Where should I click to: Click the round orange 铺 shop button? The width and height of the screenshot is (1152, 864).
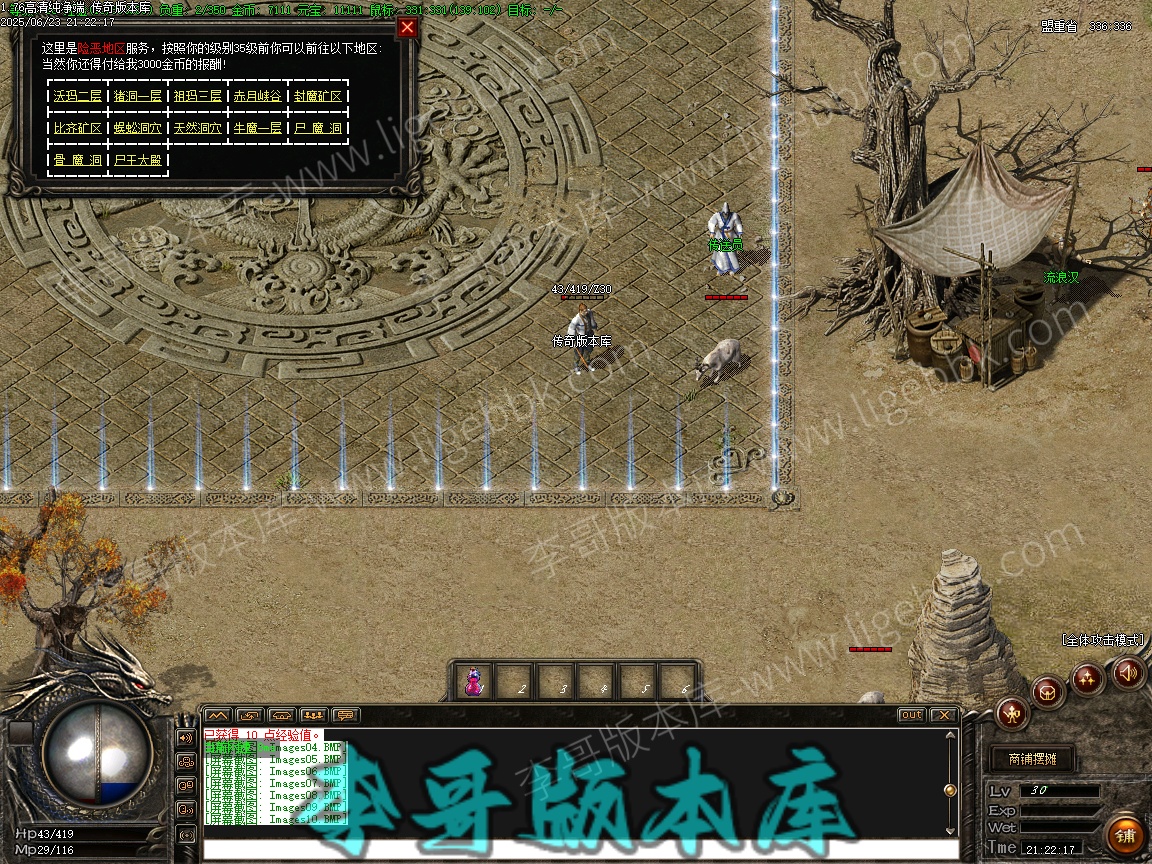pos(1125,834)
